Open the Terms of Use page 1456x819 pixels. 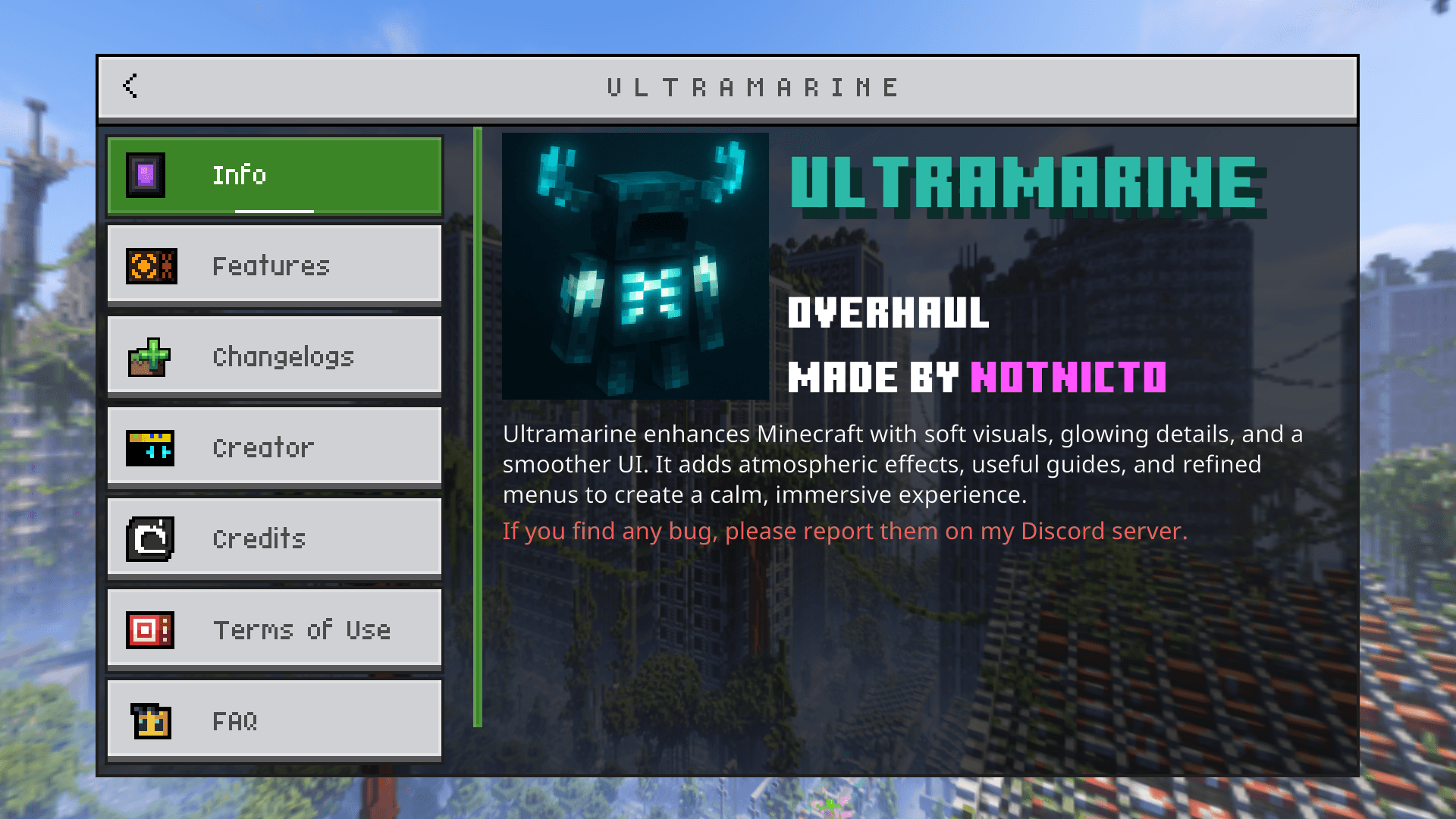point(273,629)
